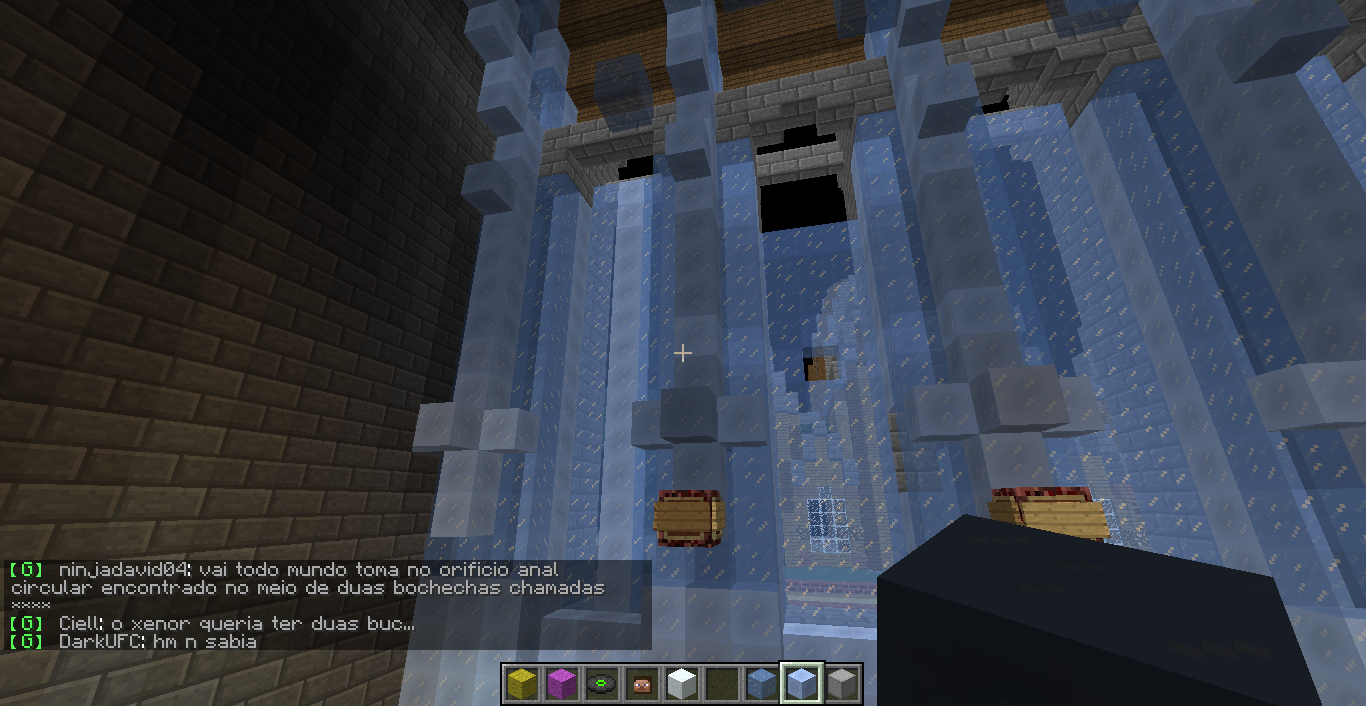Select the yellow wool block slot
The width and height of the screenshot is (1366, 706).
coord(522,684)
